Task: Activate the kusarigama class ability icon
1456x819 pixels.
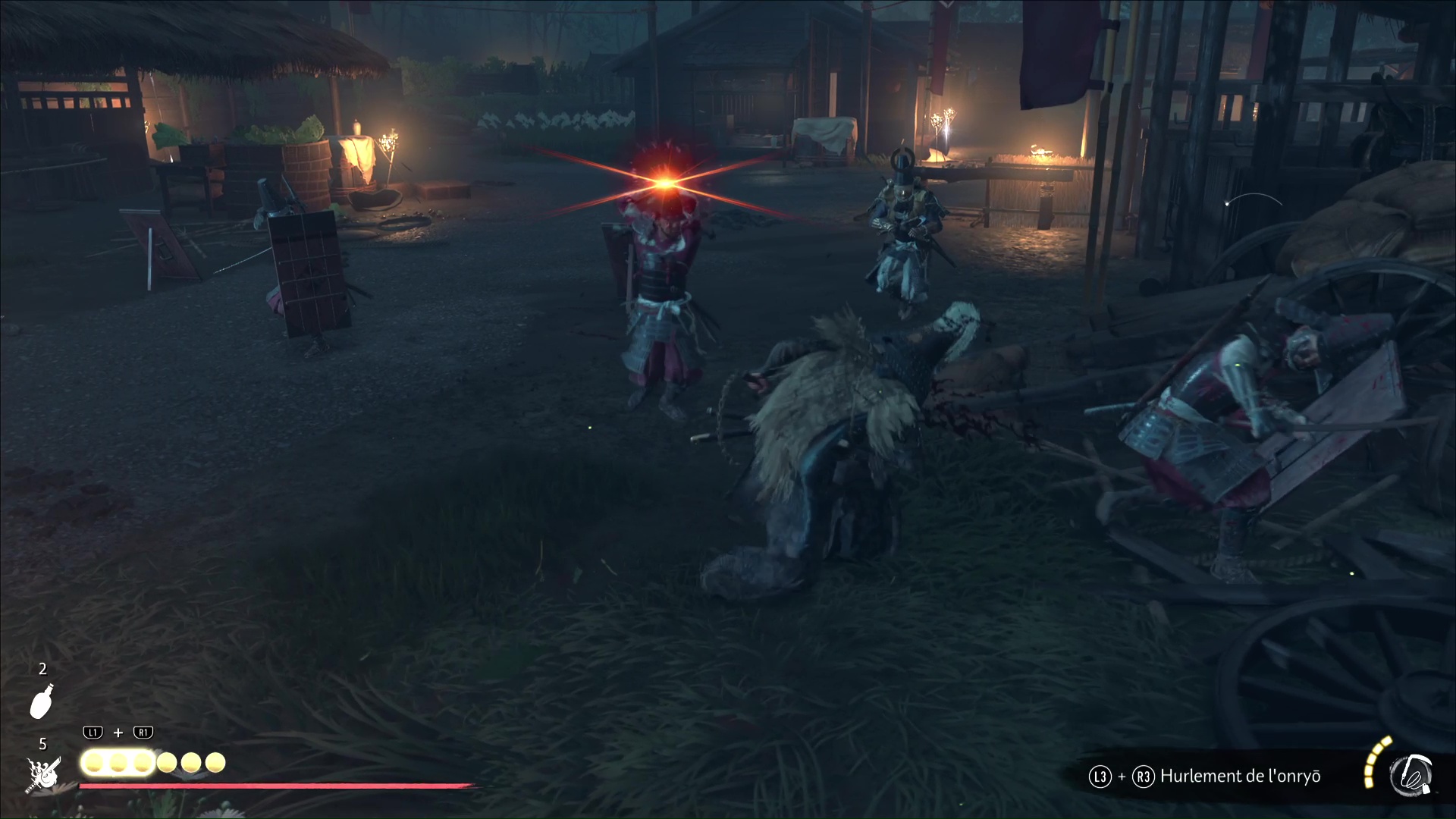Action: 1410,777
